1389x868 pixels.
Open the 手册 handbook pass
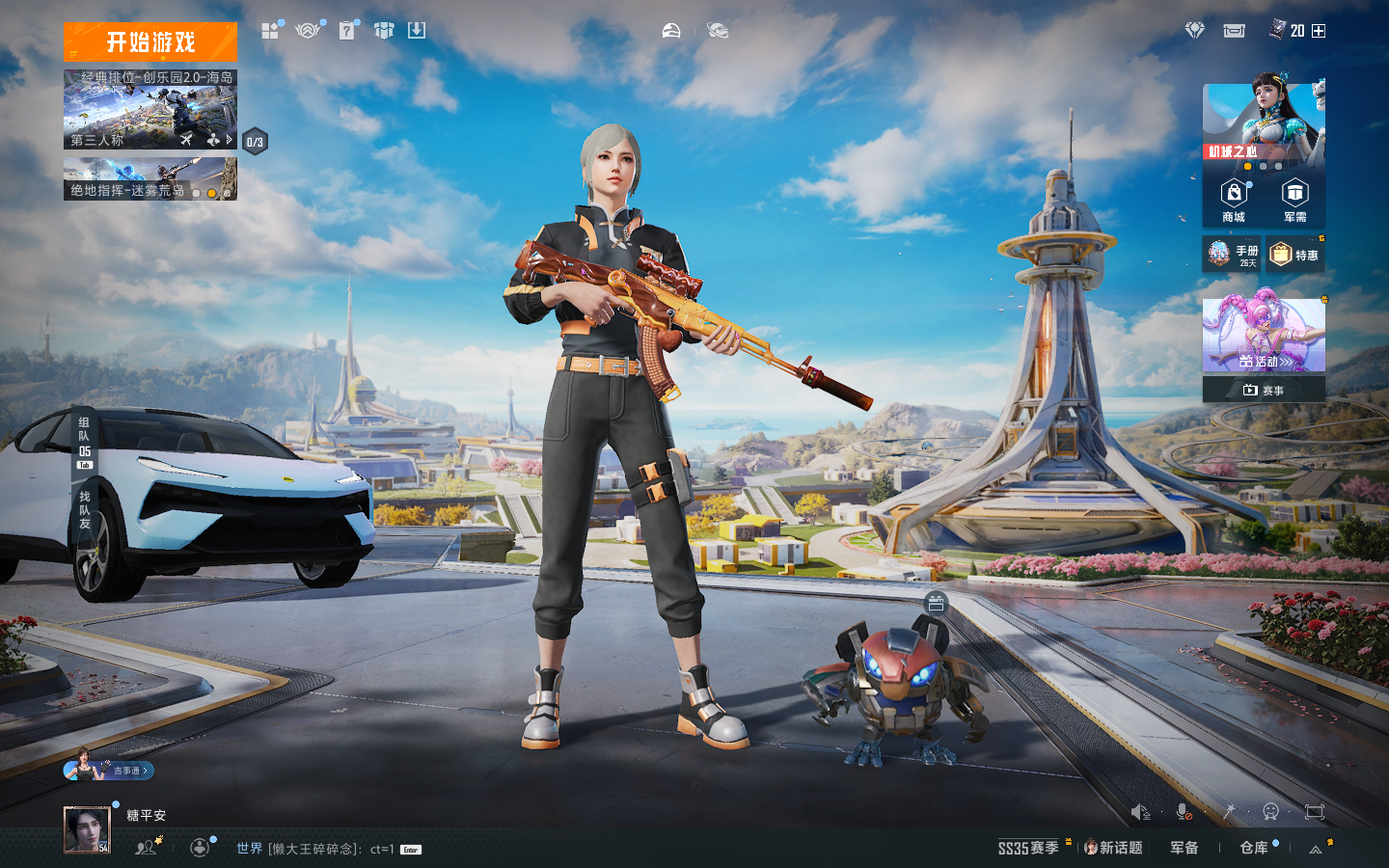pyautogui.click(x=1232, y=255)
